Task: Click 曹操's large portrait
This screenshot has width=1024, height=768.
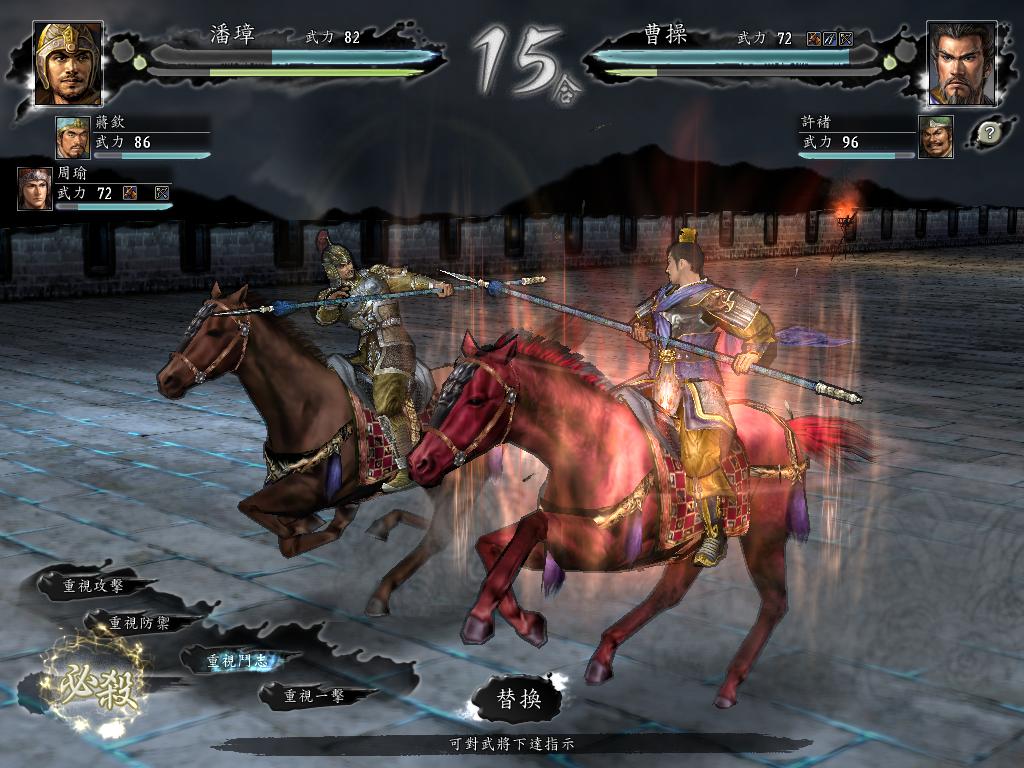Action: 961,63
